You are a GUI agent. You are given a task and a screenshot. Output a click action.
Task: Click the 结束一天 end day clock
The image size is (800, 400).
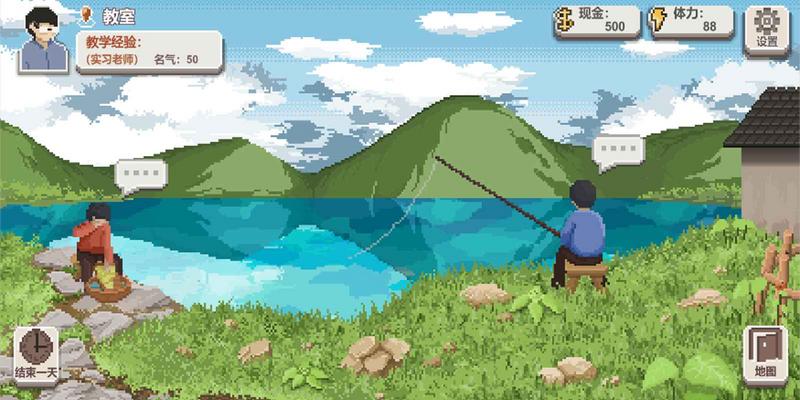pyautogui.click(x=36, y=354)
